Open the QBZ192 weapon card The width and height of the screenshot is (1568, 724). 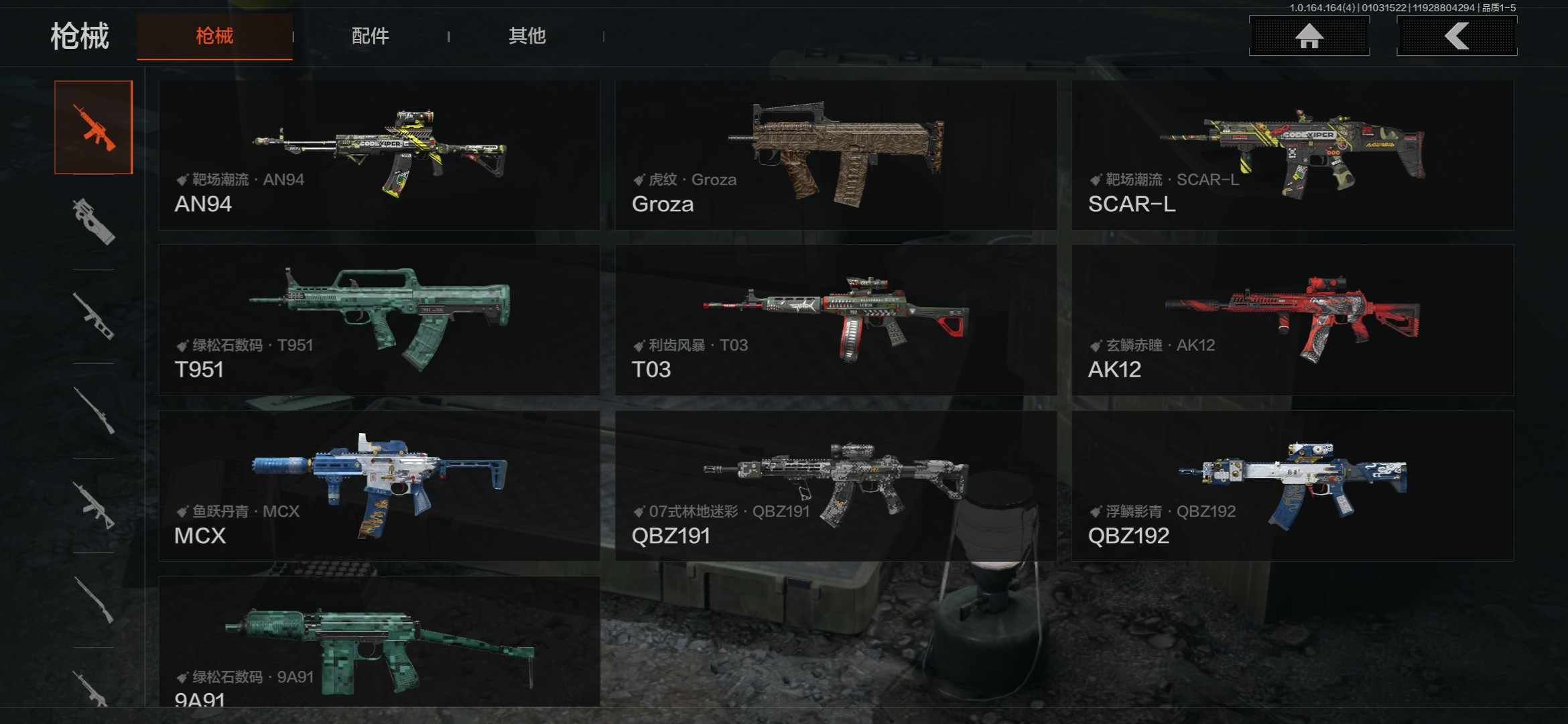click(x=1293, y=486)
